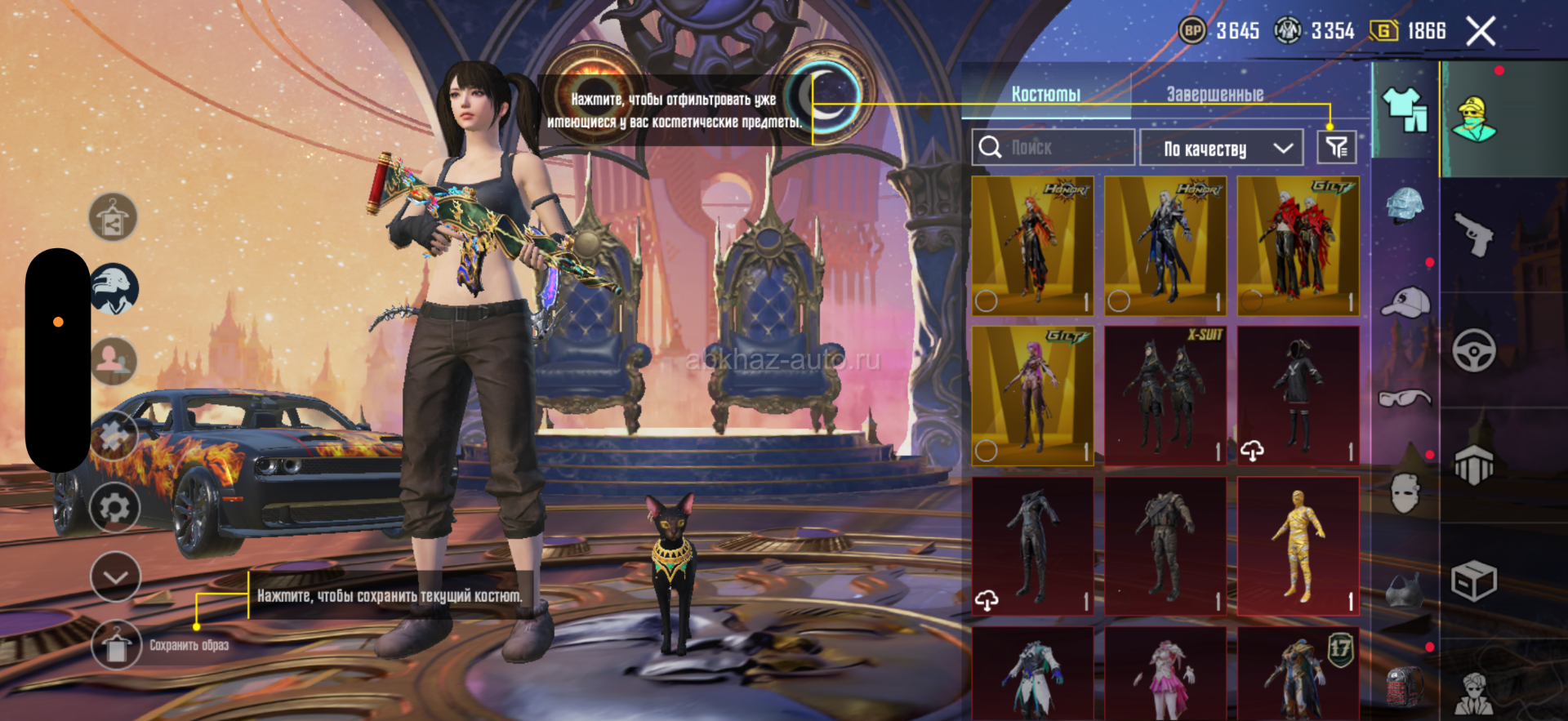The image size is (1568, 721).
Task: Choose the golden mummy costume
Action: click(x=1298, y=545)
